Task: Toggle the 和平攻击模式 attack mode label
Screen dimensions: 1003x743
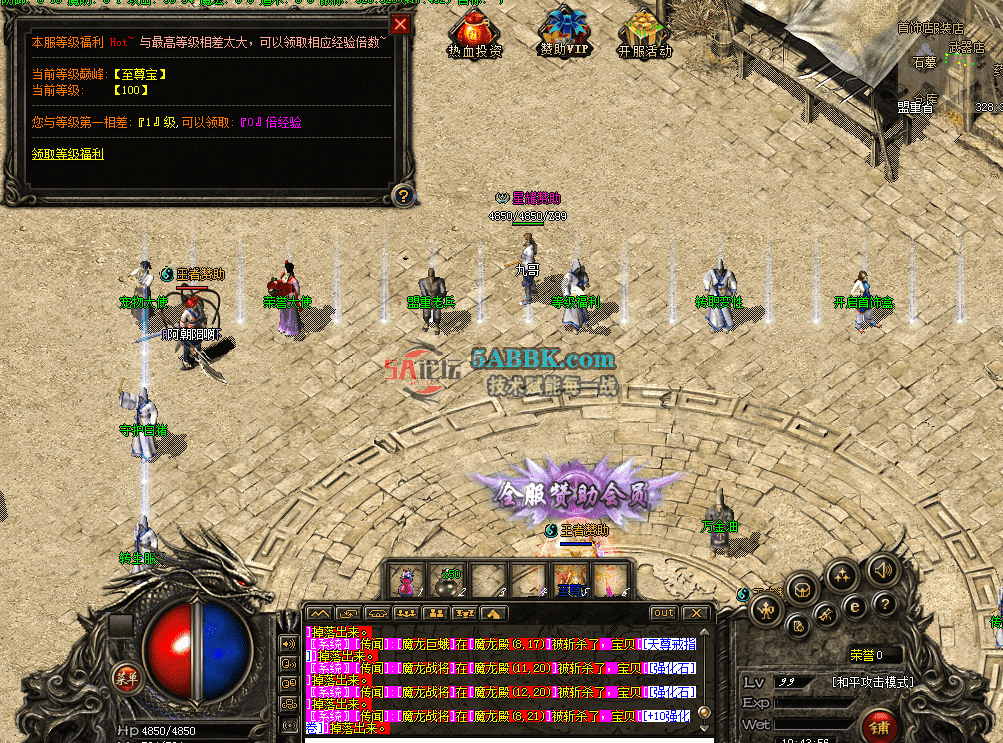Action: 872,682
